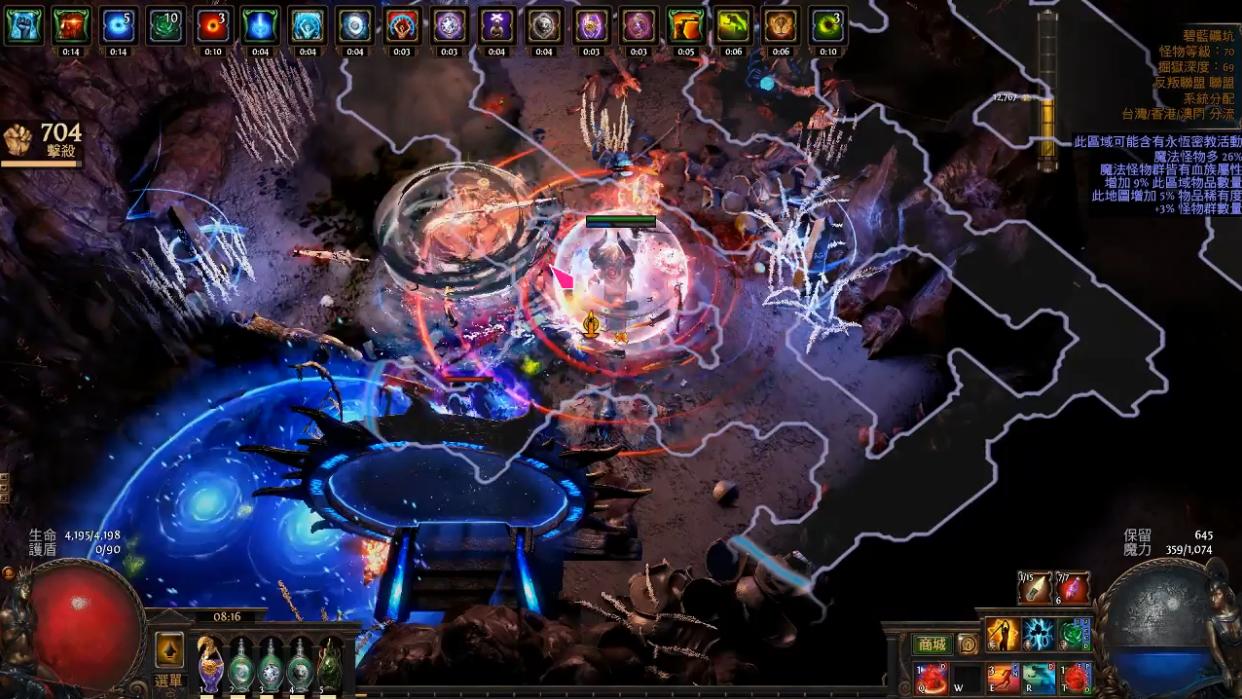Click the golden lion face buff icon

tap(780, 26)
